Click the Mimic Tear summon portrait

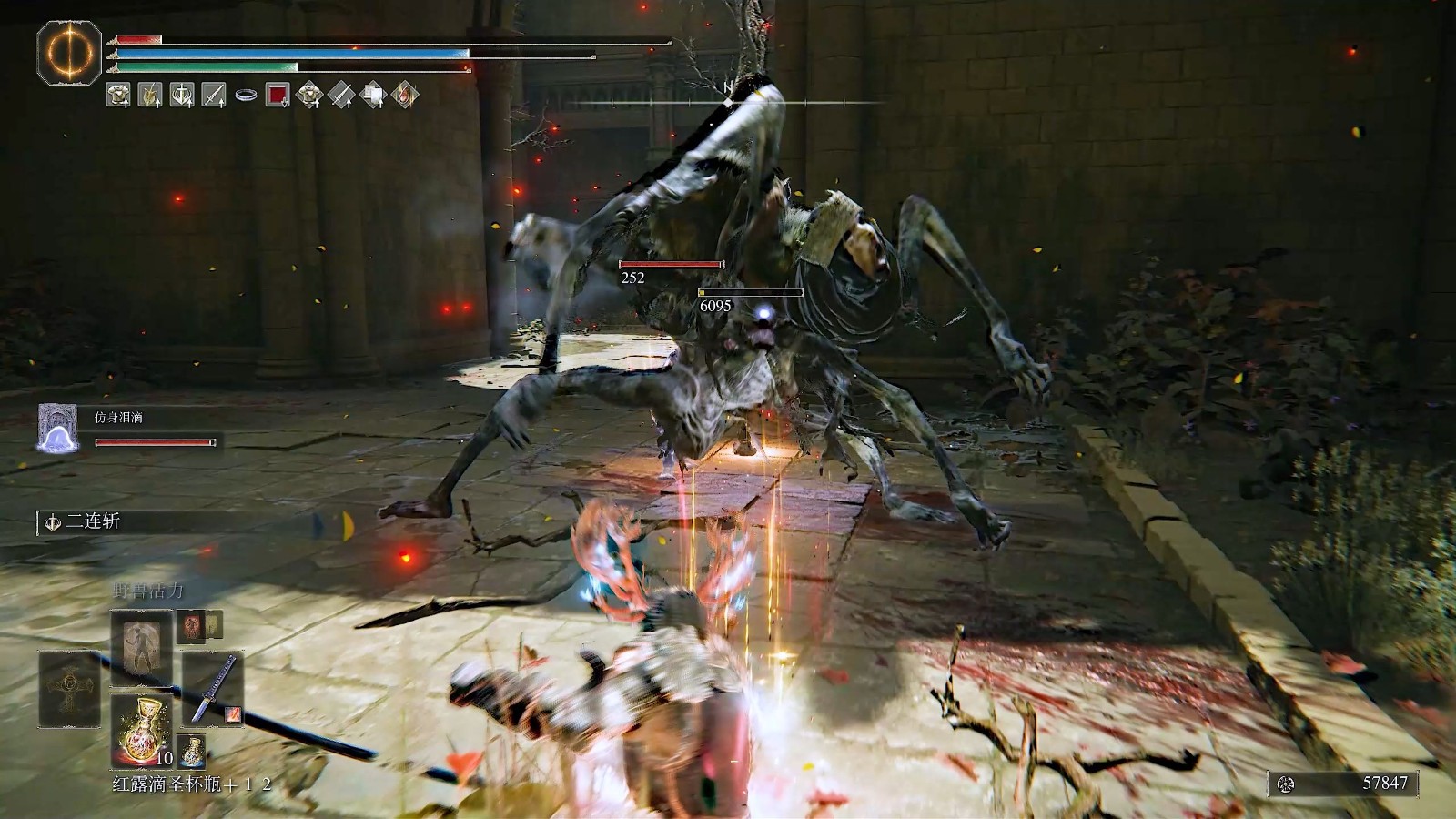(58, 429)
